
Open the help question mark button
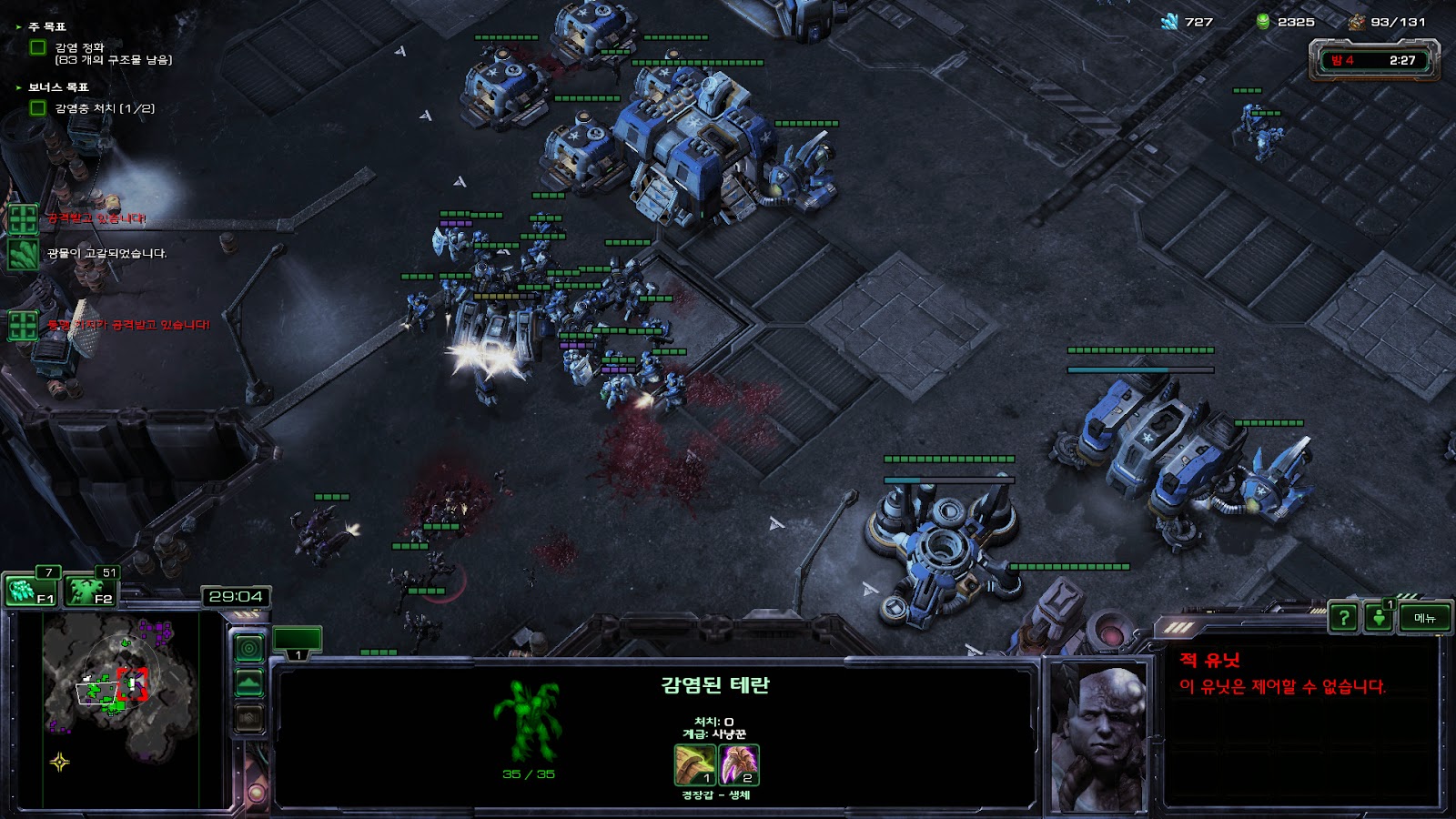pyautogui.click(x=1343, y=619)
